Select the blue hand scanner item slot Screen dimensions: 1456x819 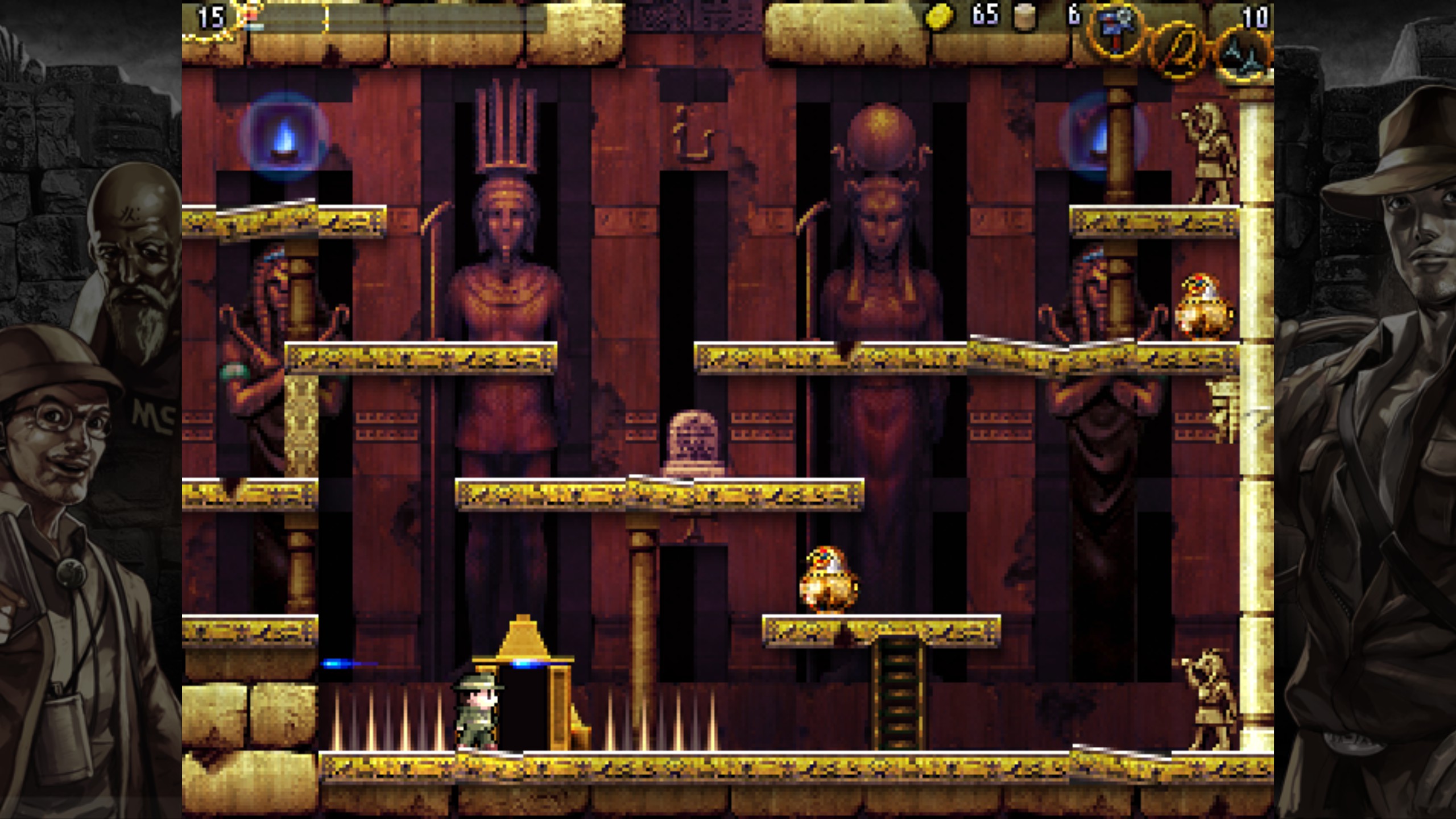[1116, 31]
